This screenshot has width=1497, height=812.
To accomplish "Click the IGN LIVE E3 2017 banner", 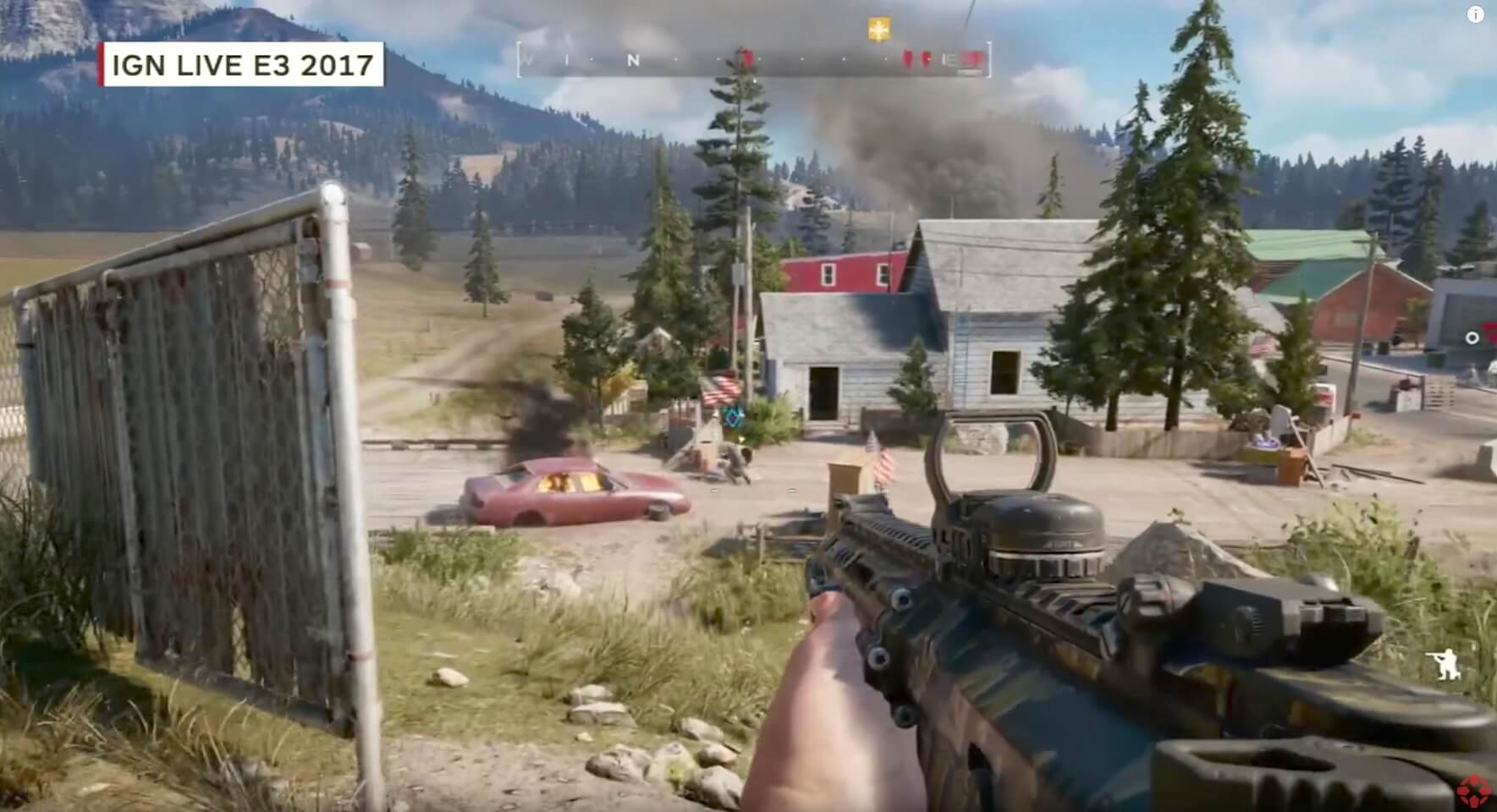I will pyautogui.click(x=242, y=65).
